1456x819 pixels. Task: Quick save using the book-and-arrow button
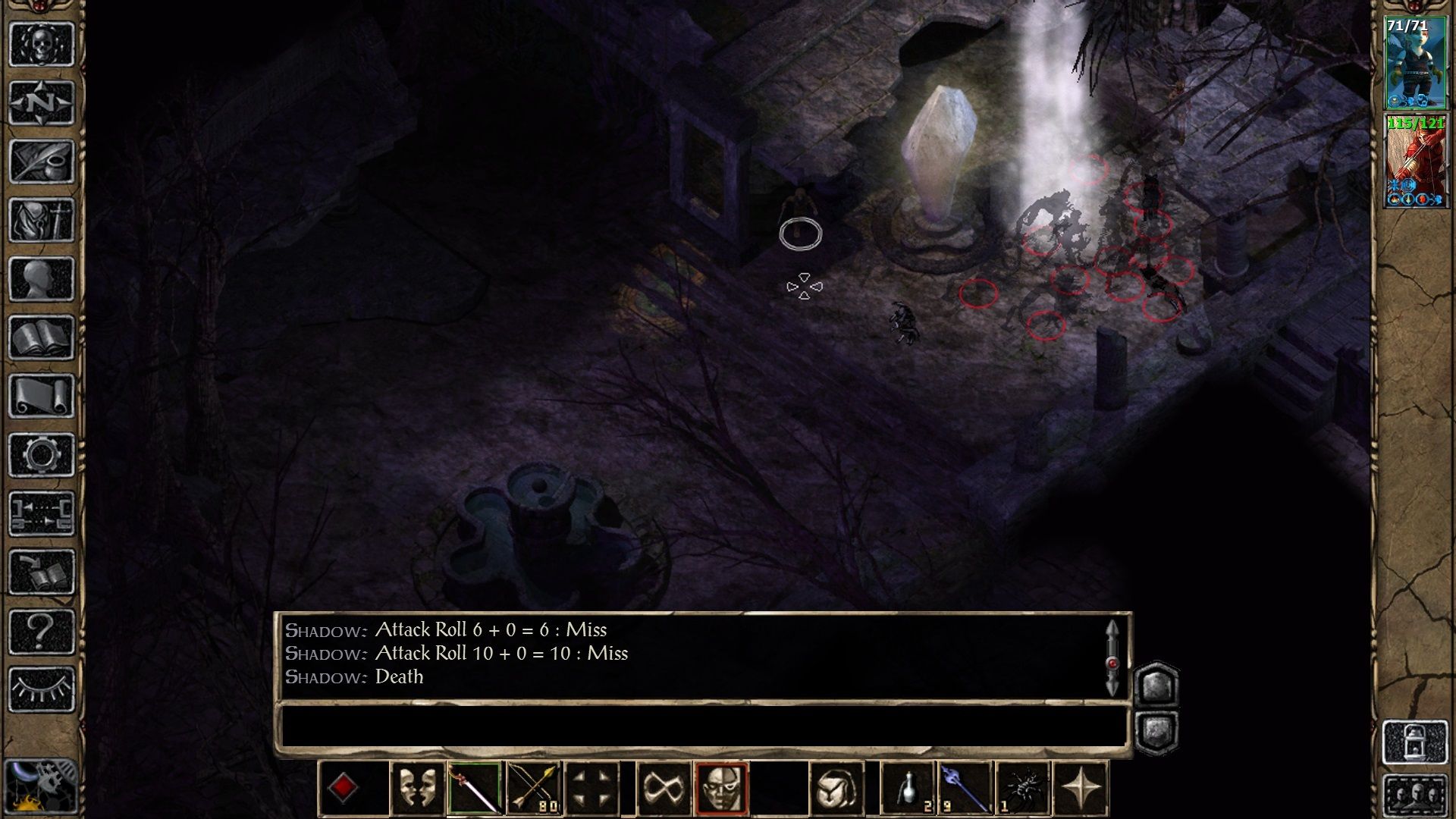pos(41,573)
